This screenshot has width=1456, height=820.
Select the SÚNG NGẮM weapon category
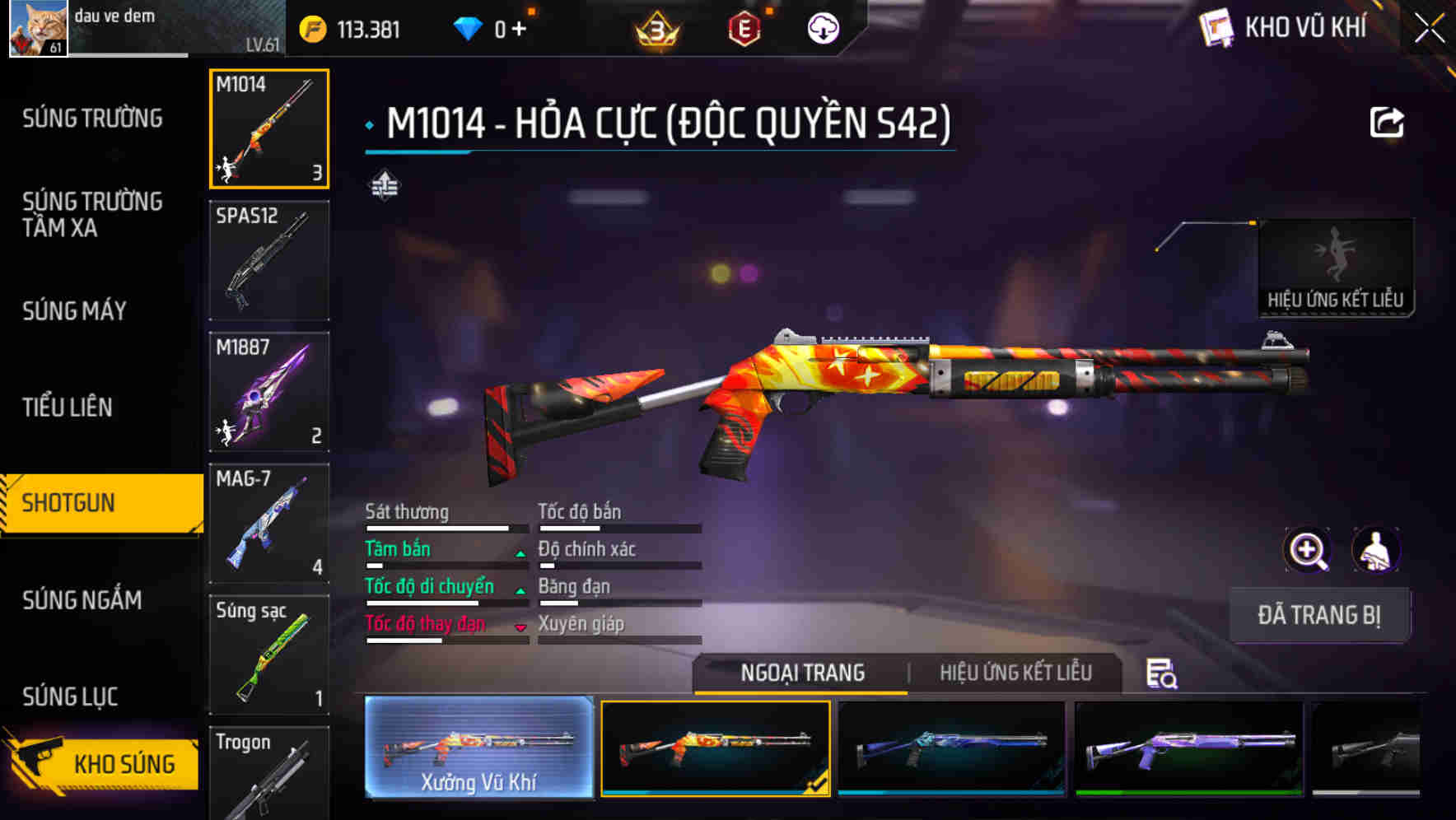(84, 601)
